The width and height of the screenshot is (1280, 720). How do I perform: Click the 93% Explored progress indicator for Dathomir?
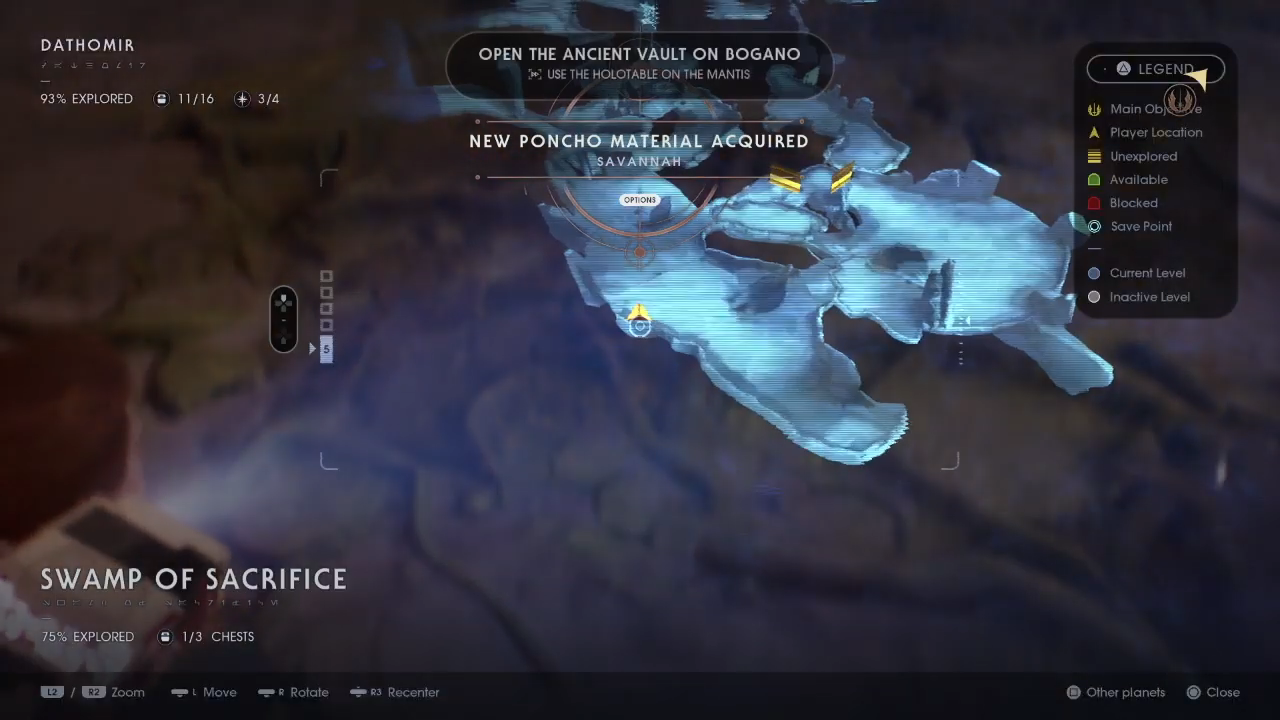[86, 99]
